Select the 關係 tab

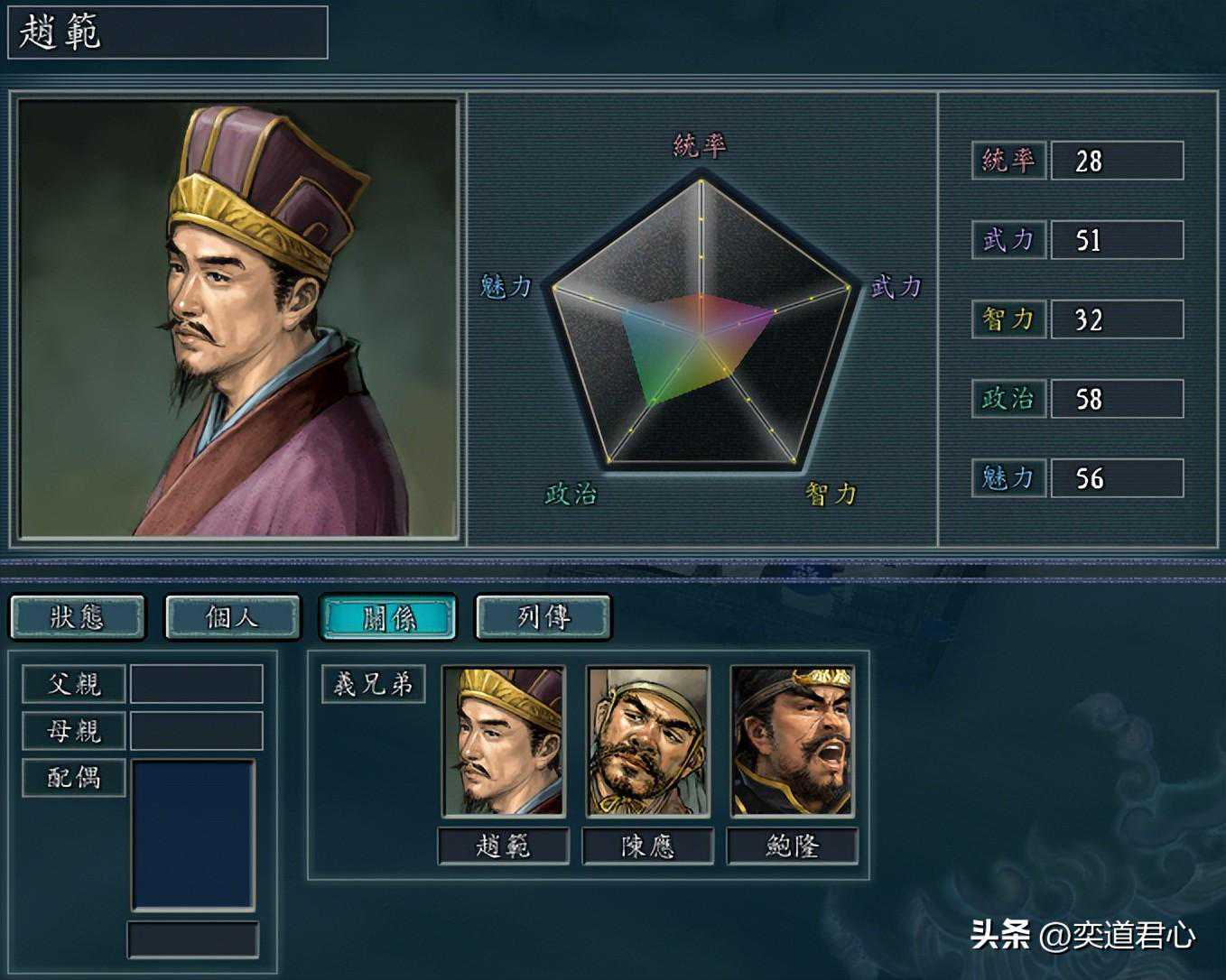click(x=388, y=617)
